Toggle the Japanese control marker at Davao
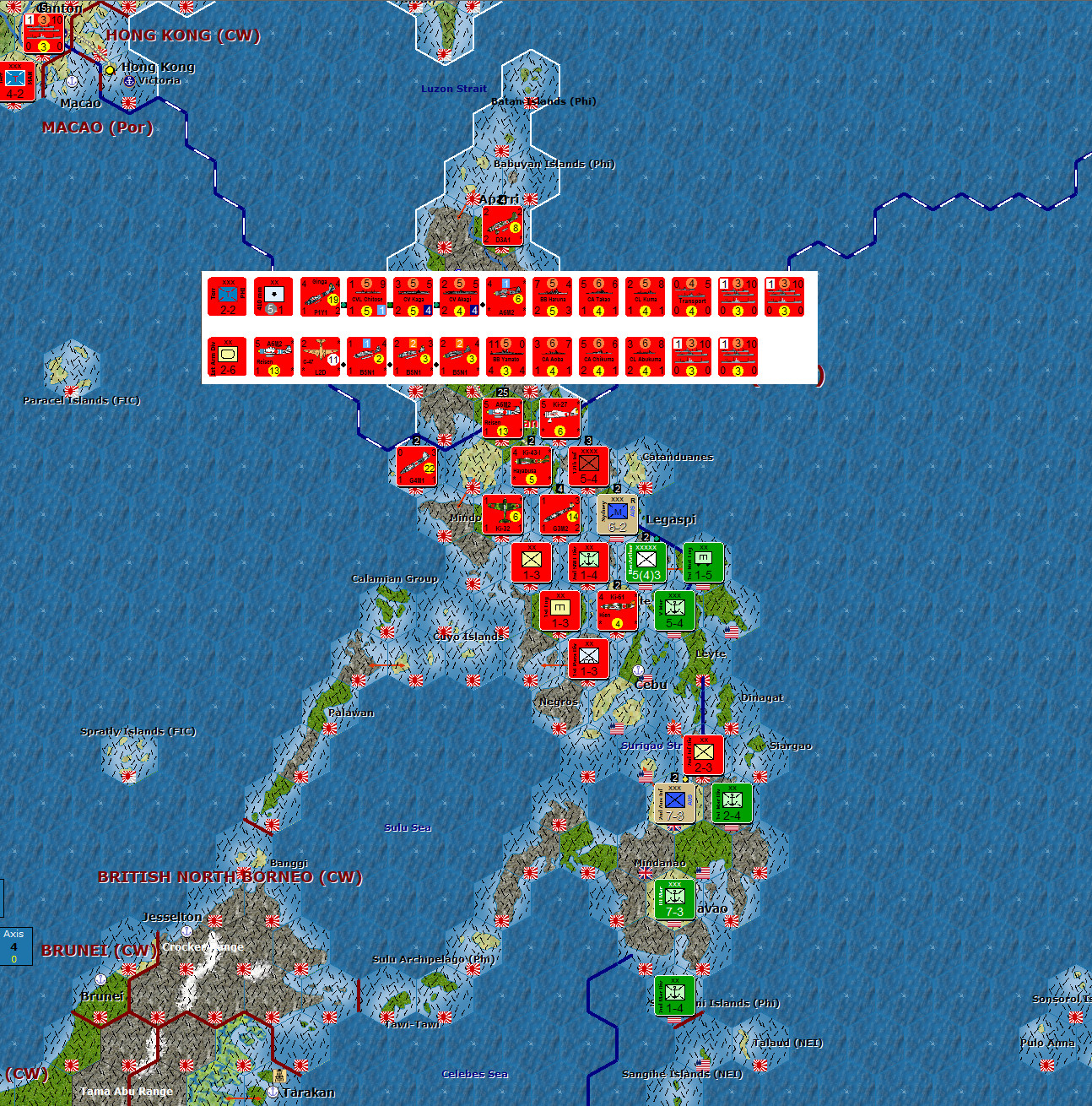 click(x=730, y=919)
